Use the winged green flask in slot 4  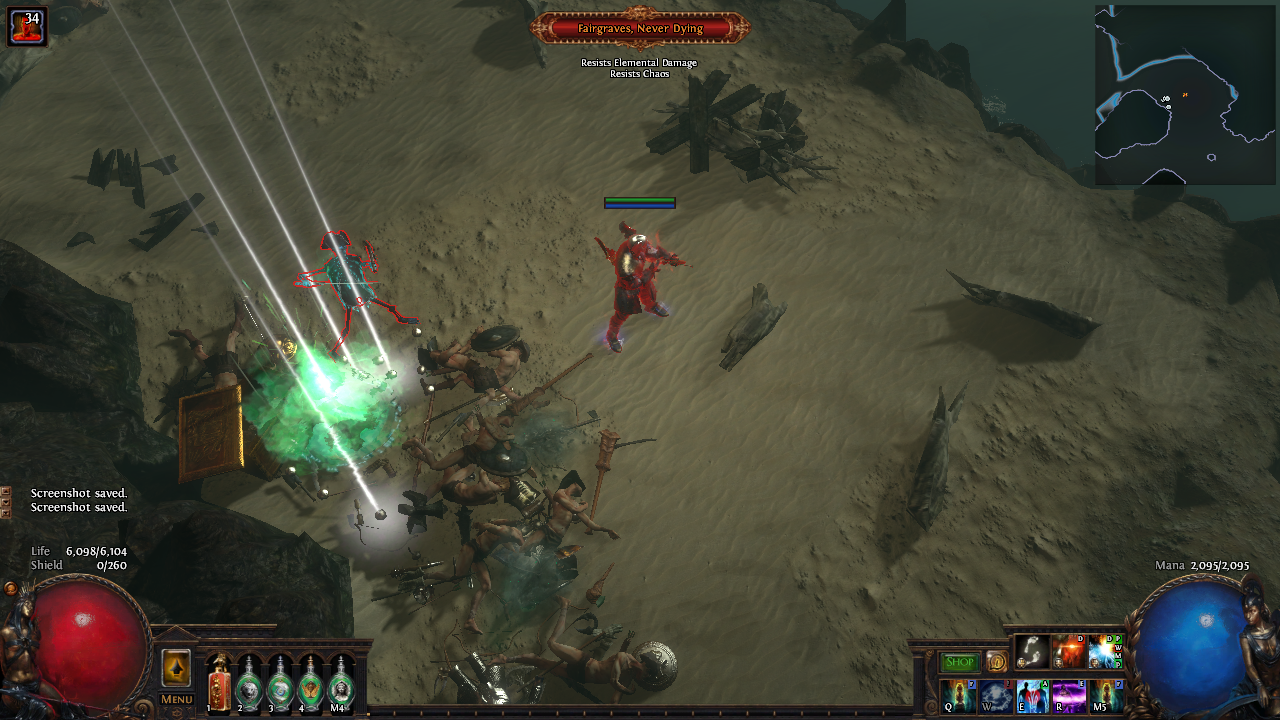(x=310, y=684)
